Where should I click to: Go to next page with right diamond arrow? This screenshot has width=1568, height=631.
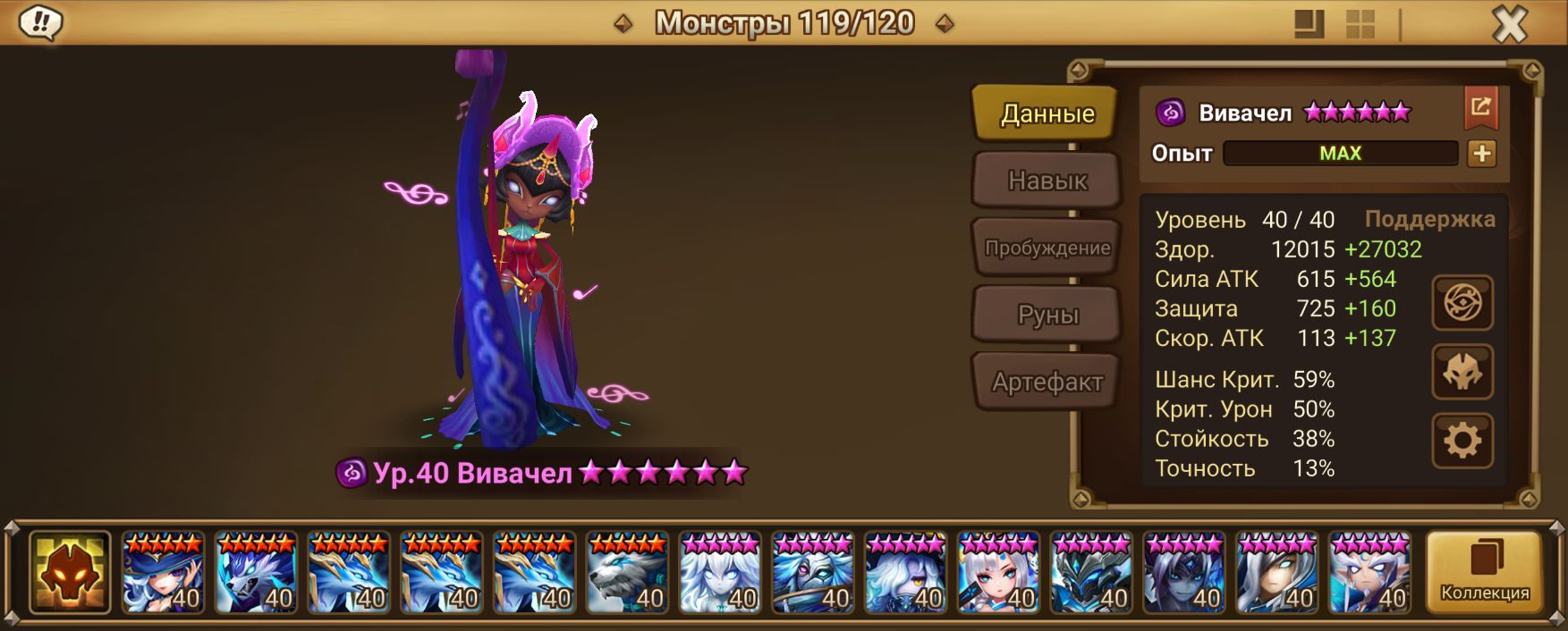tap(944, 24)
